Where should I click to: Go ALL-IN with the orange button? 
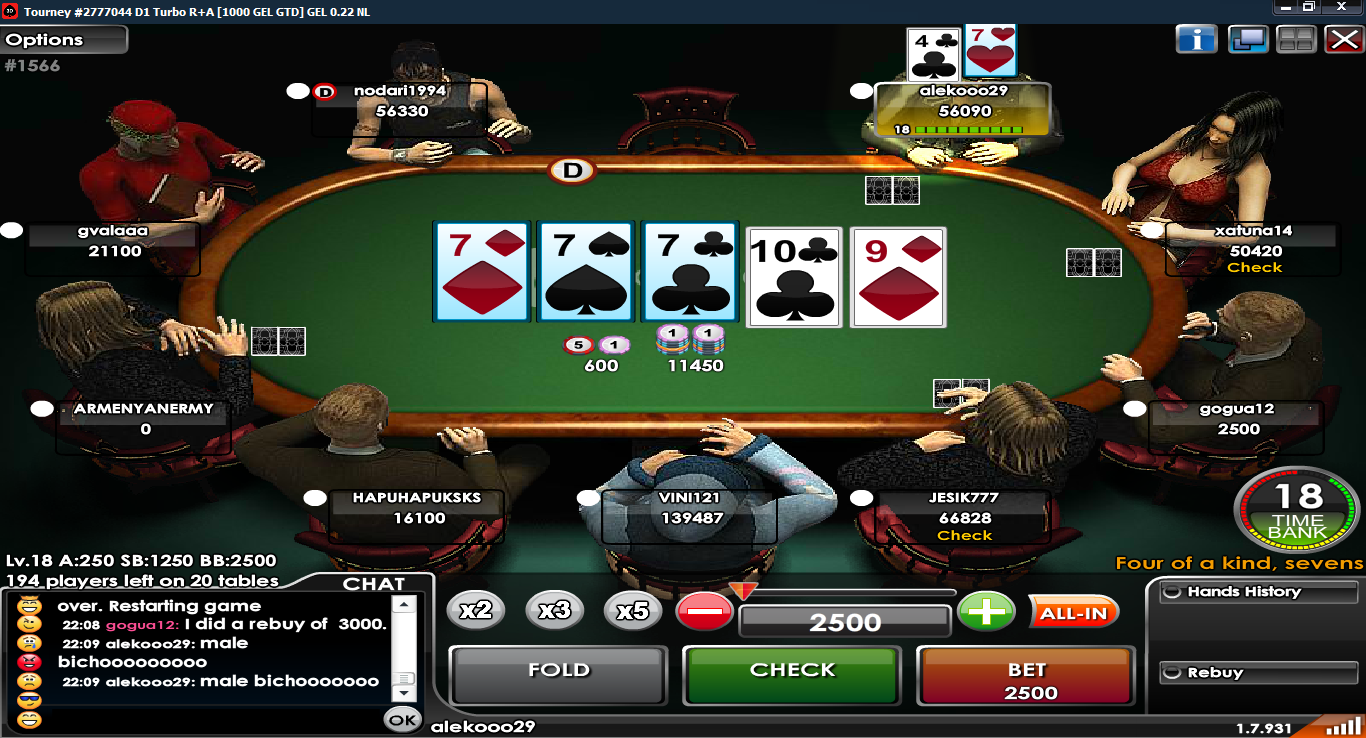1073,613
